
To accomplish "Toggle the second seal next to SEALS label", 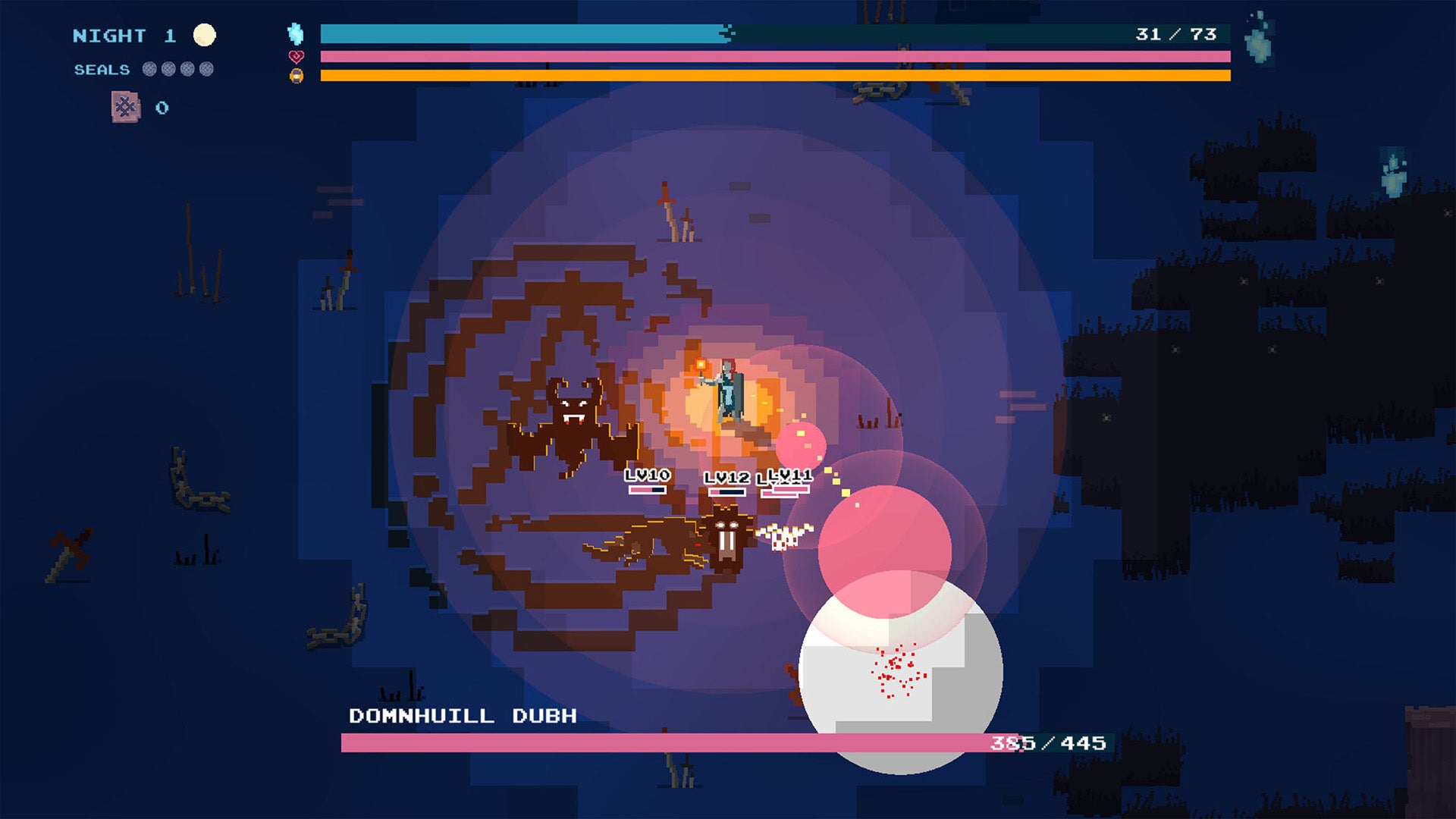I will (167, 70).
